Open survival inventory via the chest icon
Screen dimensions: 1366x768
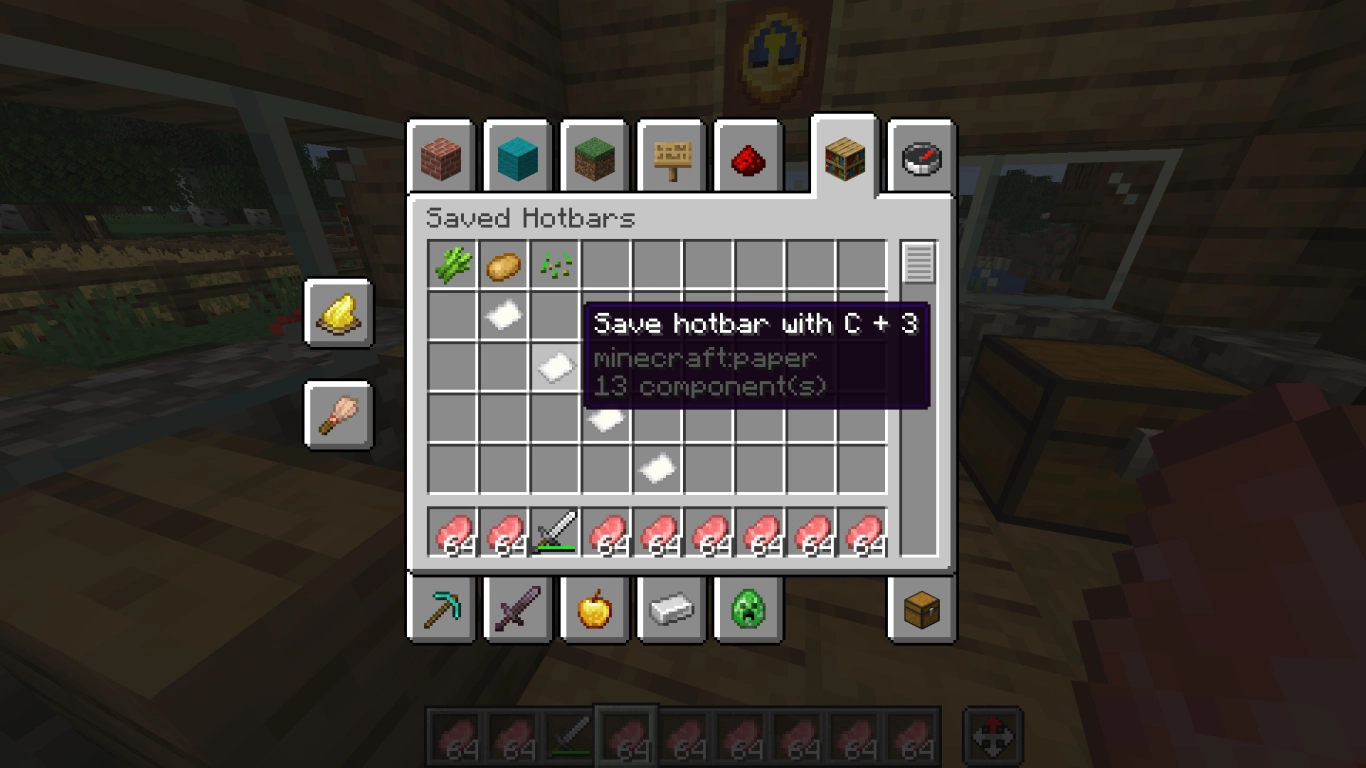(x=919, y=608)
